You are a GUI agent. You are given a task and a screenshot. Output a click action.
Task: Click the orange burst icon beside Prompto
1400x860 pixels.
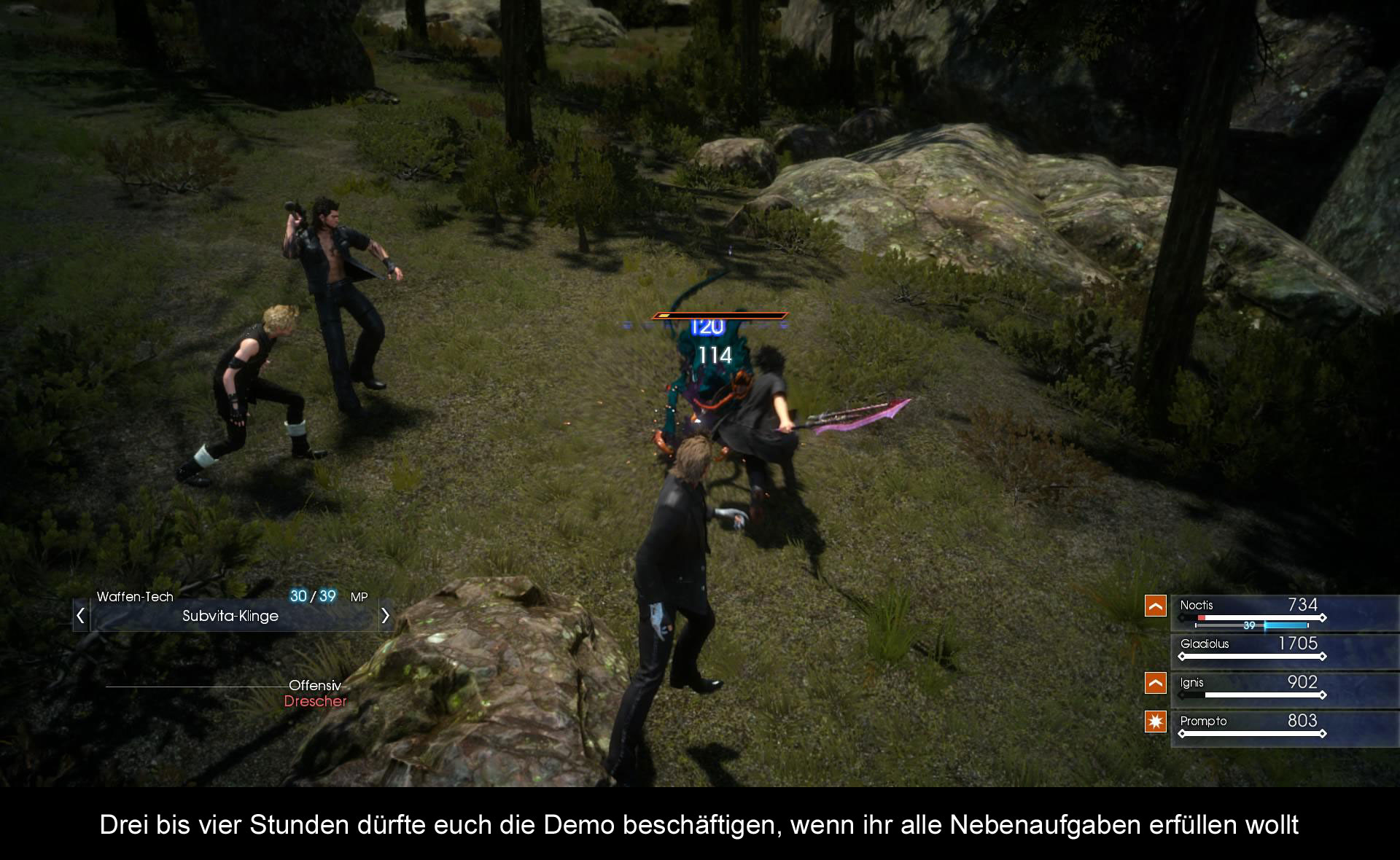tap(1156, 722)
